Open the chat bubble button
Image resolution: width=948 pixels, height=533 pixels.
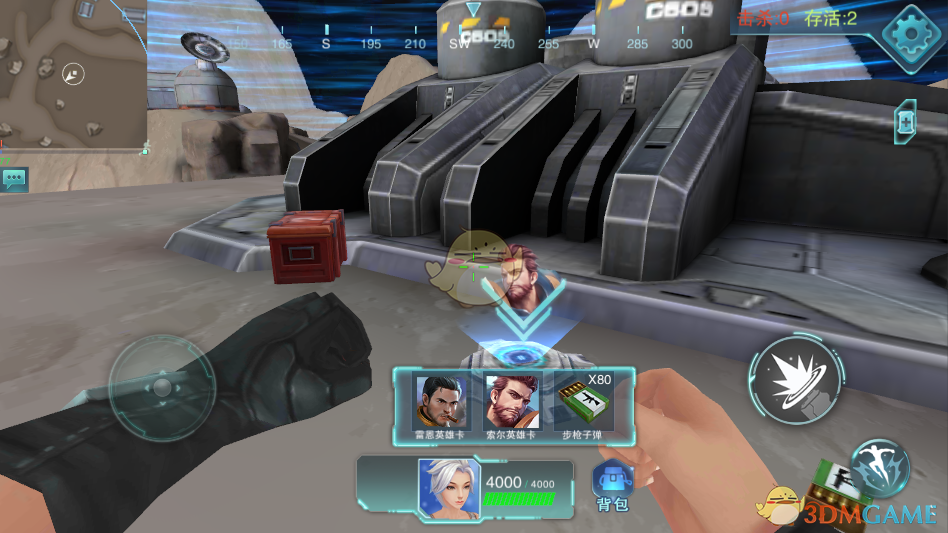(15, 179)
